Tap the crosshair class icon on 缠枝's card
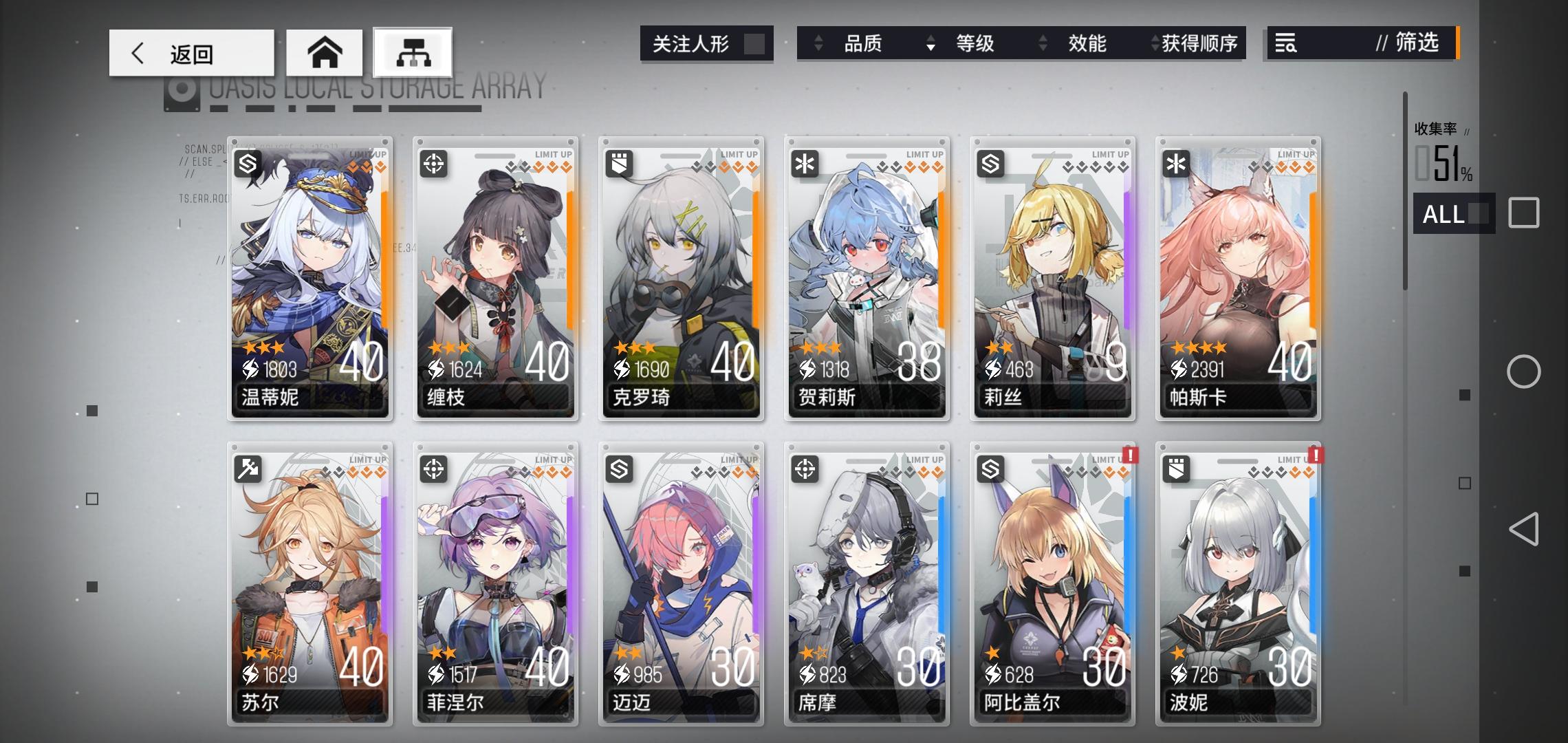 433,165
